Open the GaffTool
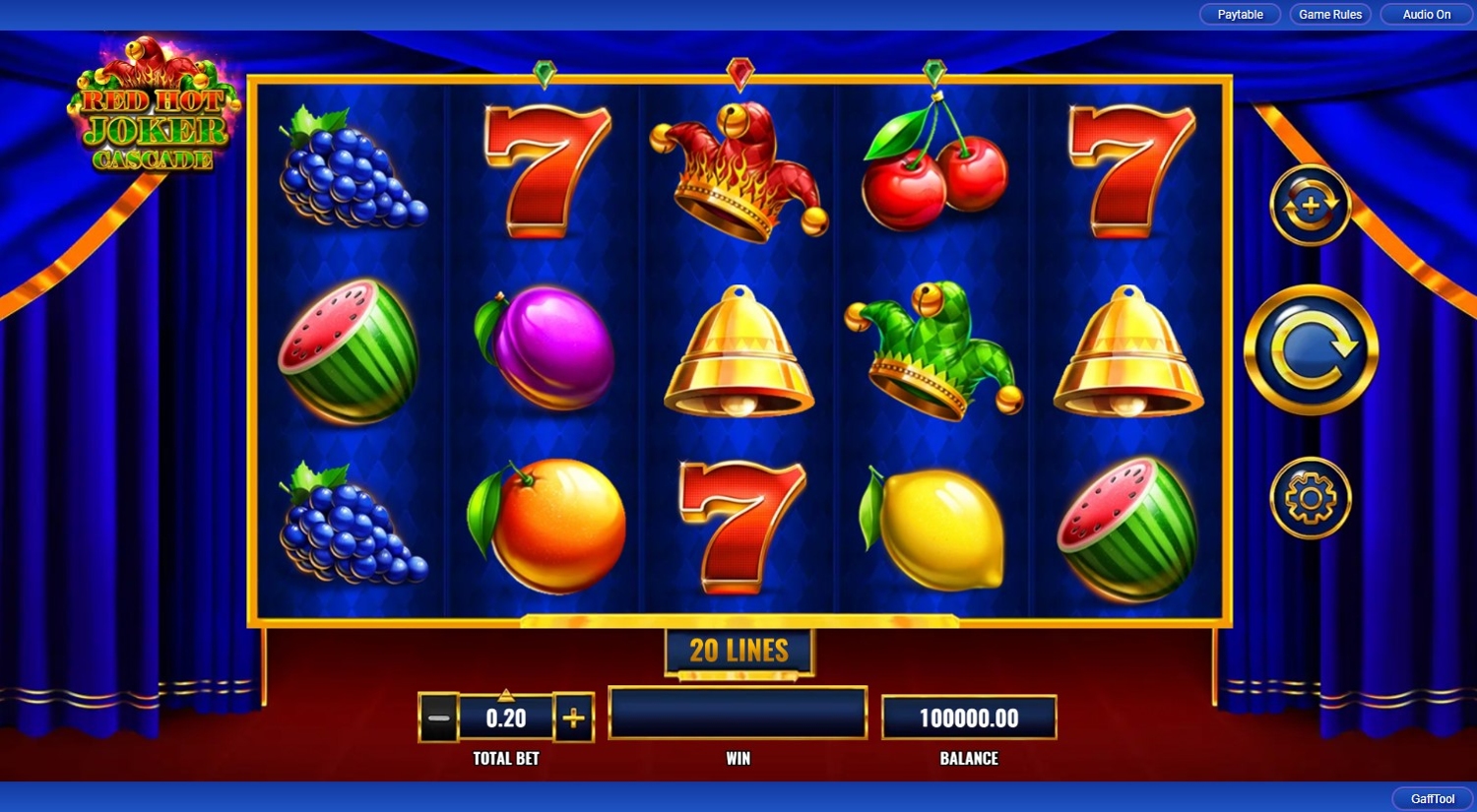 pos(1432,798)
